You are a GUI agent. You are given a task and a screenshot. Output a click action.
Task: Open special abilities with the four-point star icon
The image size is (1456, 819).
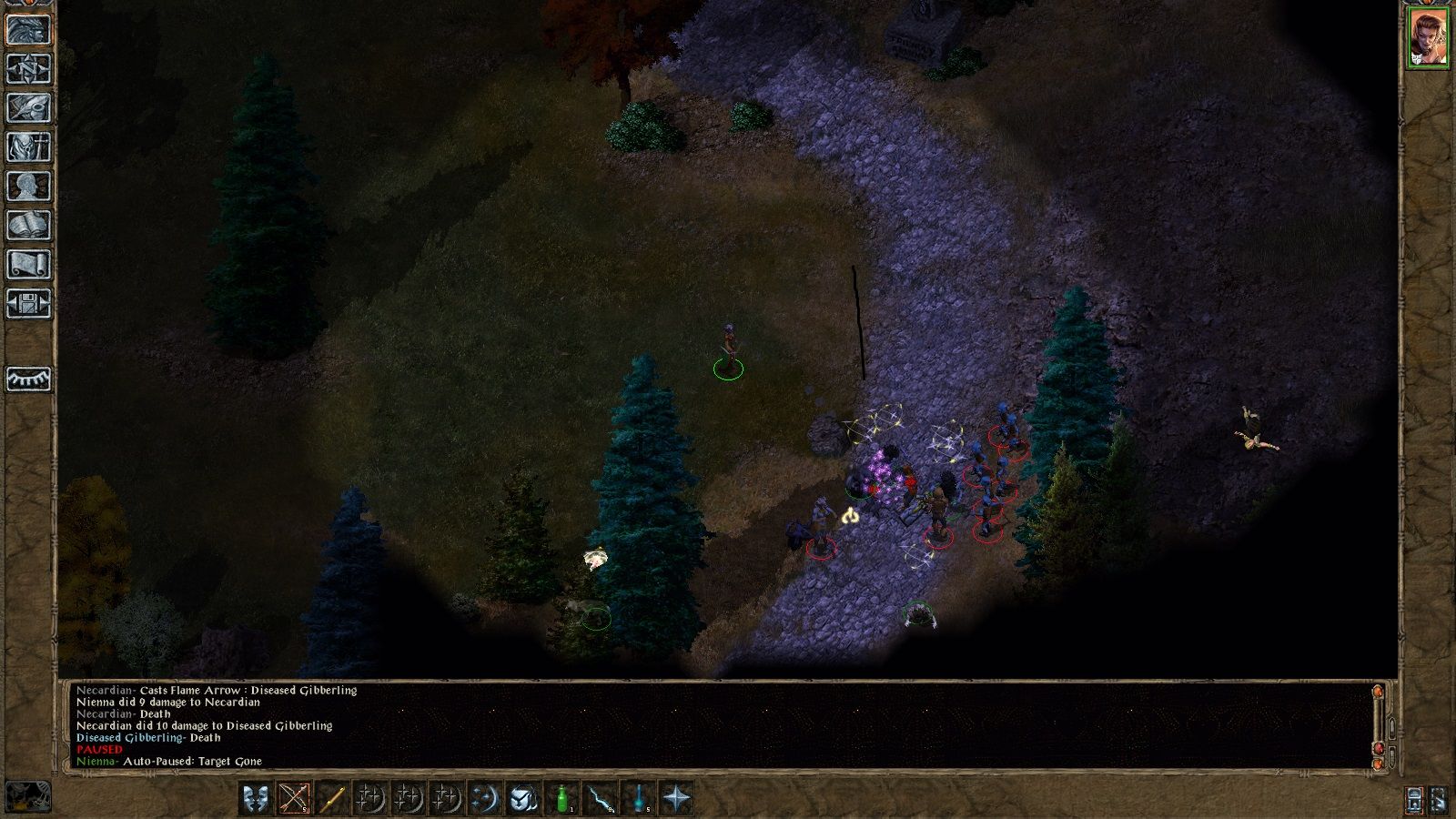coord(677,798)
